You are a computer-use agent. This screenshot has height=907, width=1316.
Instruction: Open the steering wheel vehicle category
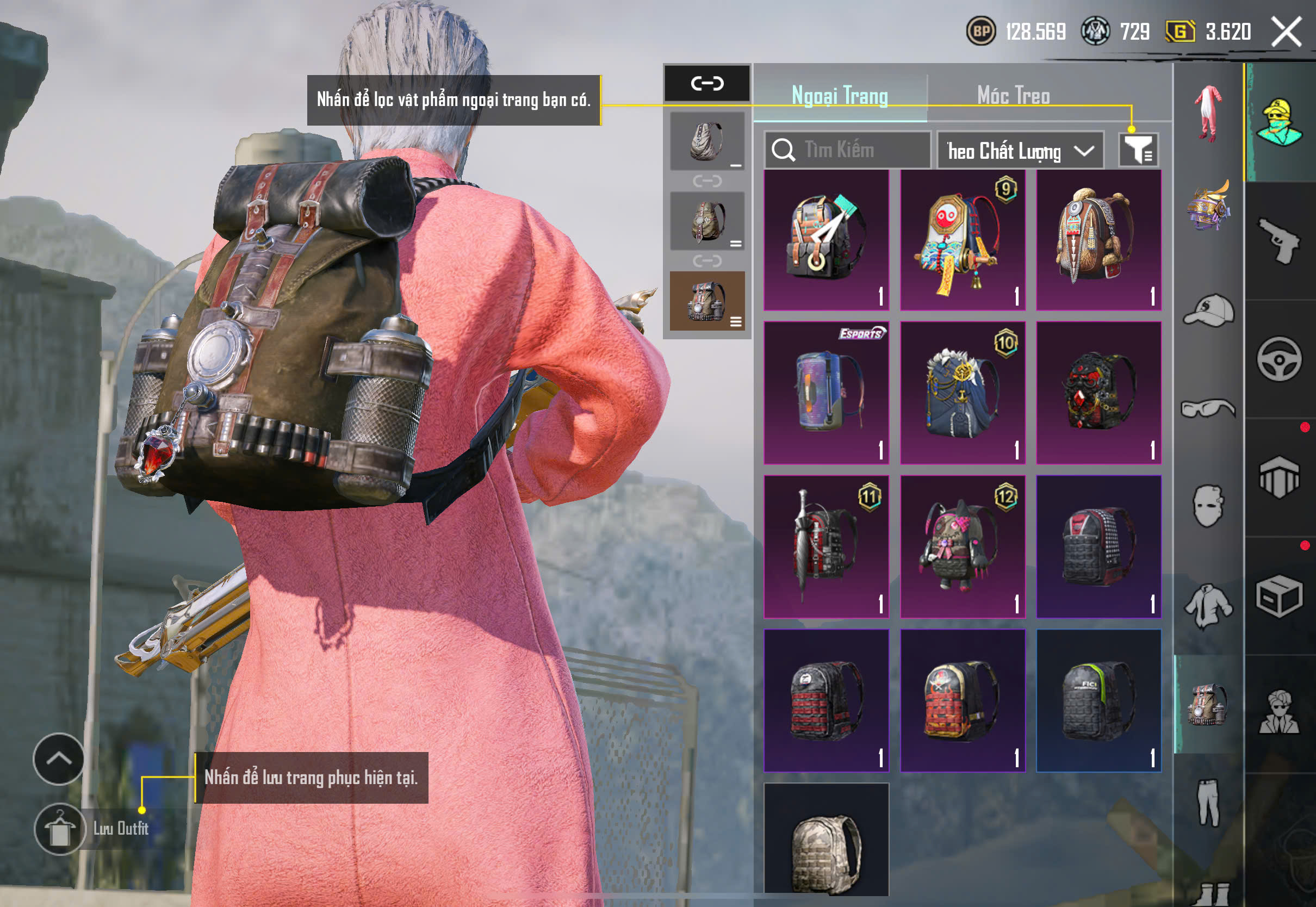point(1278,359)
